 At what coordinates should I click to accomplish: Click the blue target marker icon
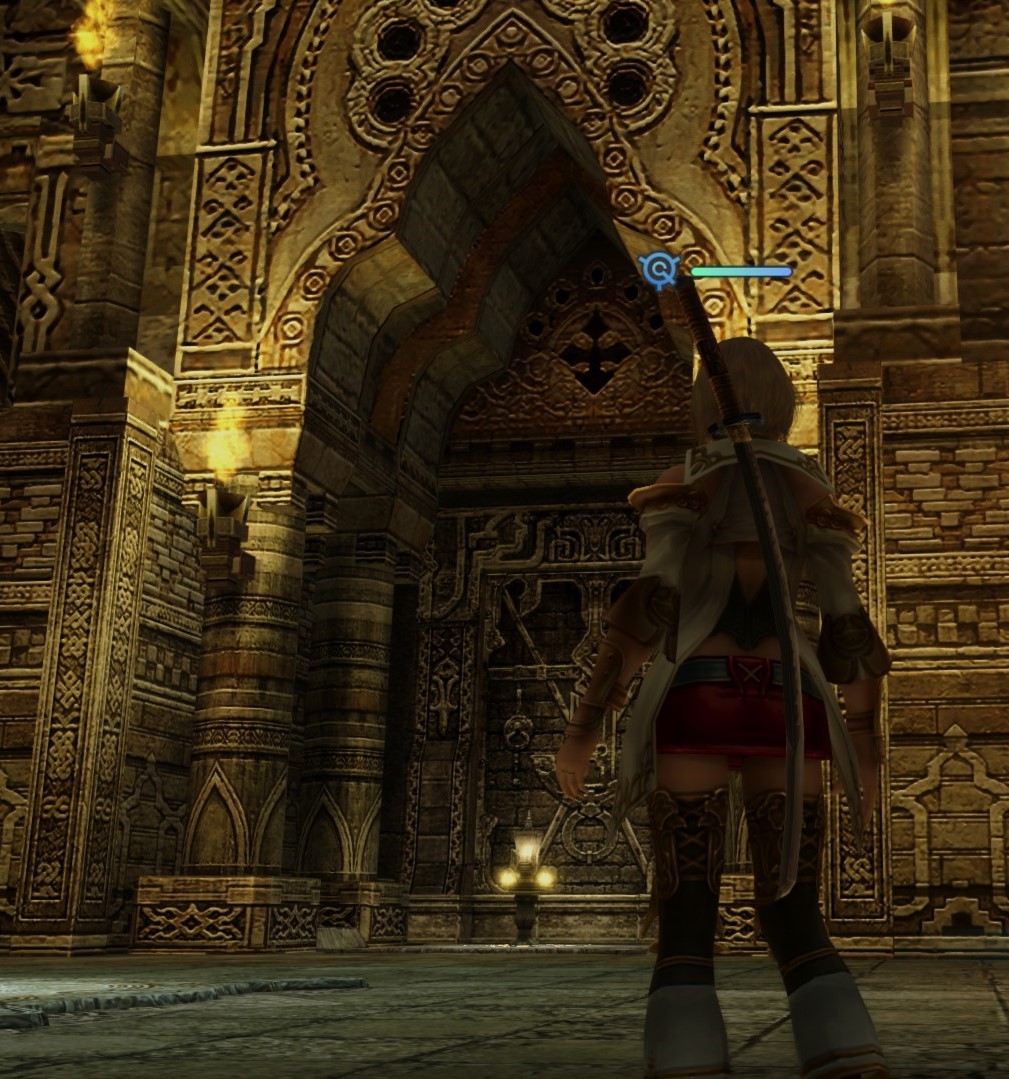(659, 270)
